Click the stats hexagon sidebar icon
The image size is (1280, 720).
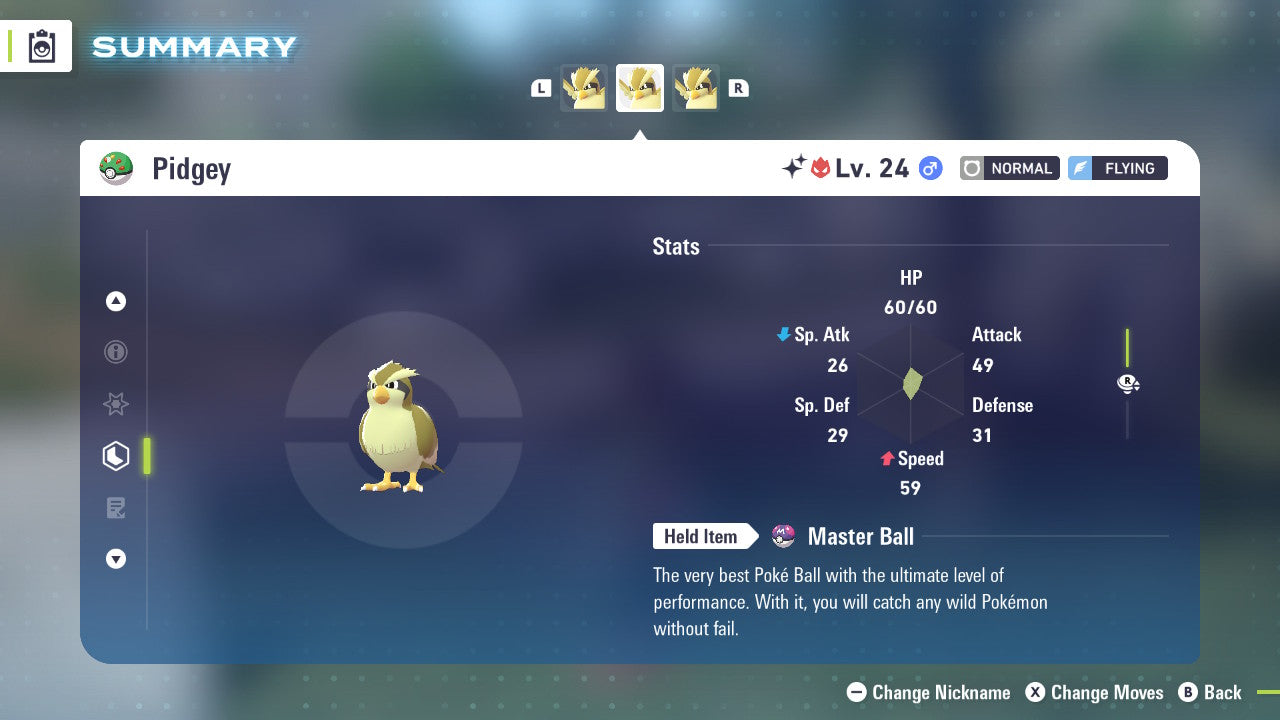coord(116,456)
